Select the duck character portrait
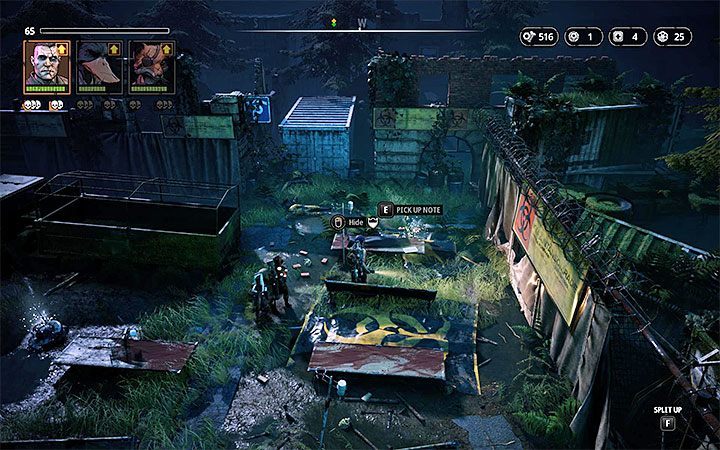 pos(99,65)
